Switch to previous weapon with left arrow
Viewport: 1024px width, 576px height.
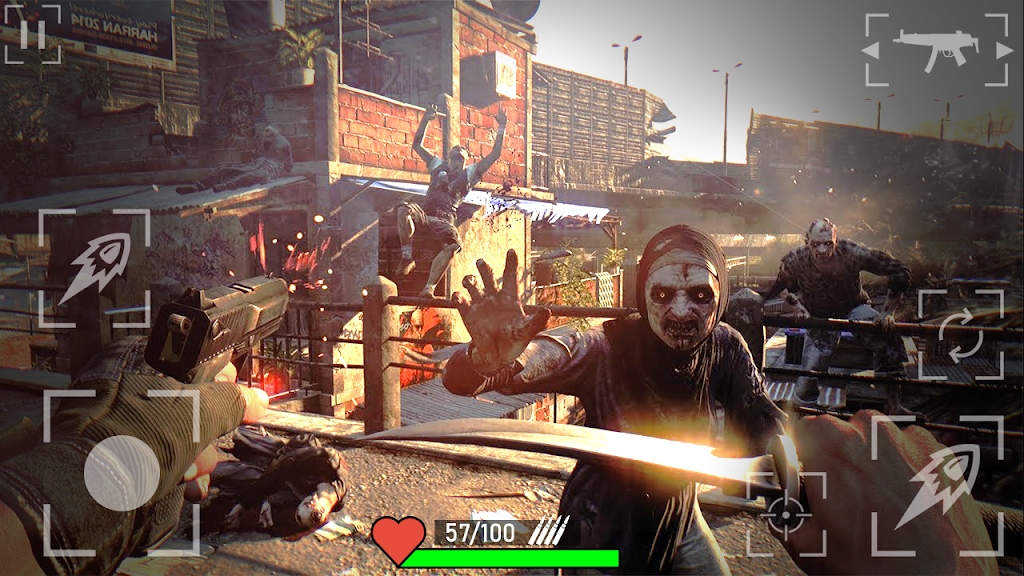pyautogui.click(x=872, y=49)
